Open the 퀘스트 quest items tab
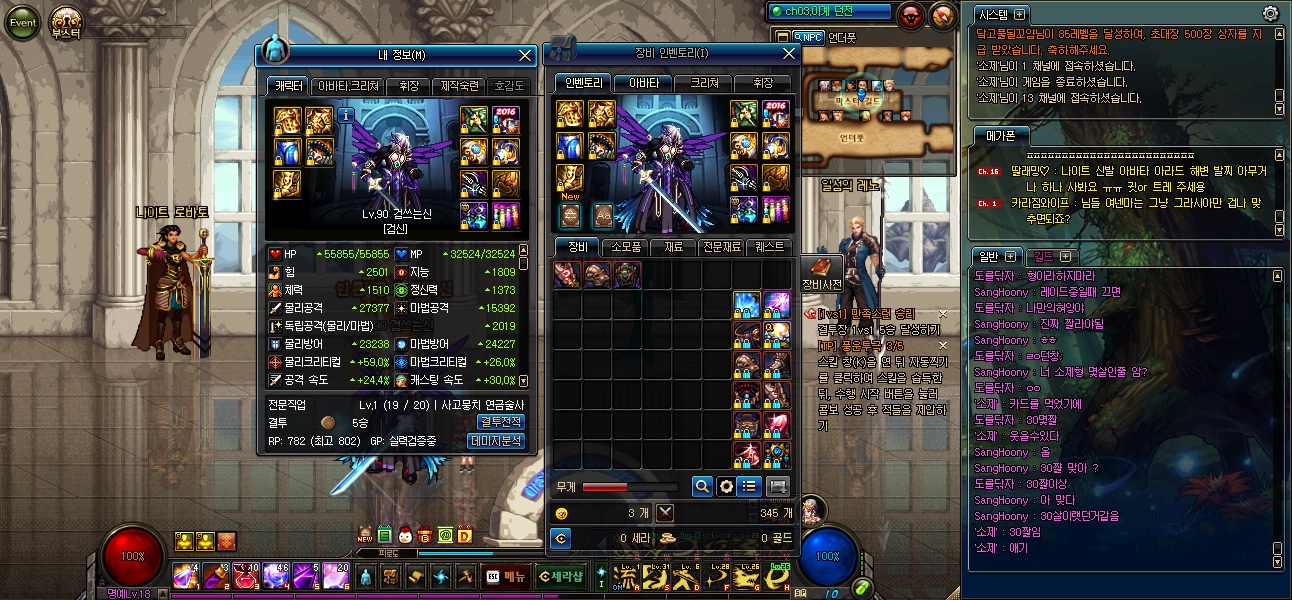The width and height of the screenshot is (1292, 600). [x=770, y=246]
